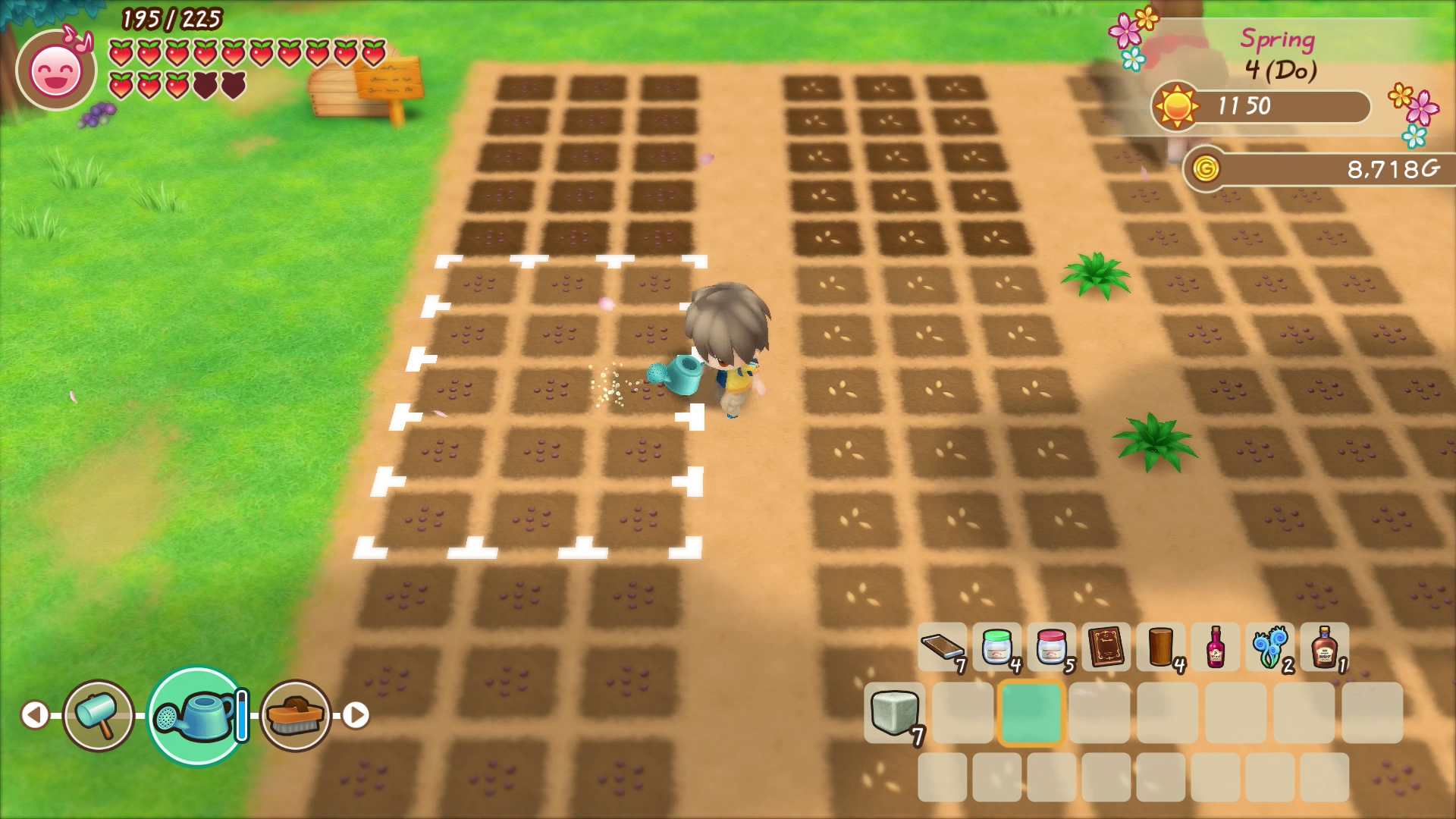Choose the white stone block slot
The image size is (1456, 819).
click(894, 713)
